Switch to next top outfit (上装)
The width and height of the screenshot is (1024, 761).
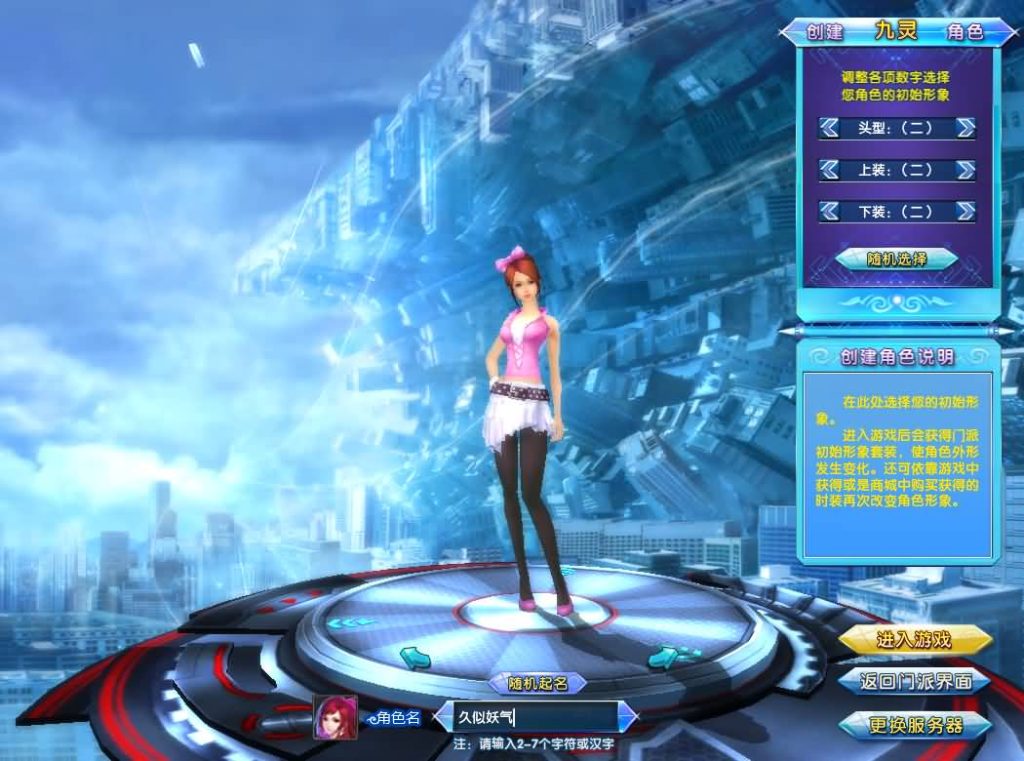[965, 170]
